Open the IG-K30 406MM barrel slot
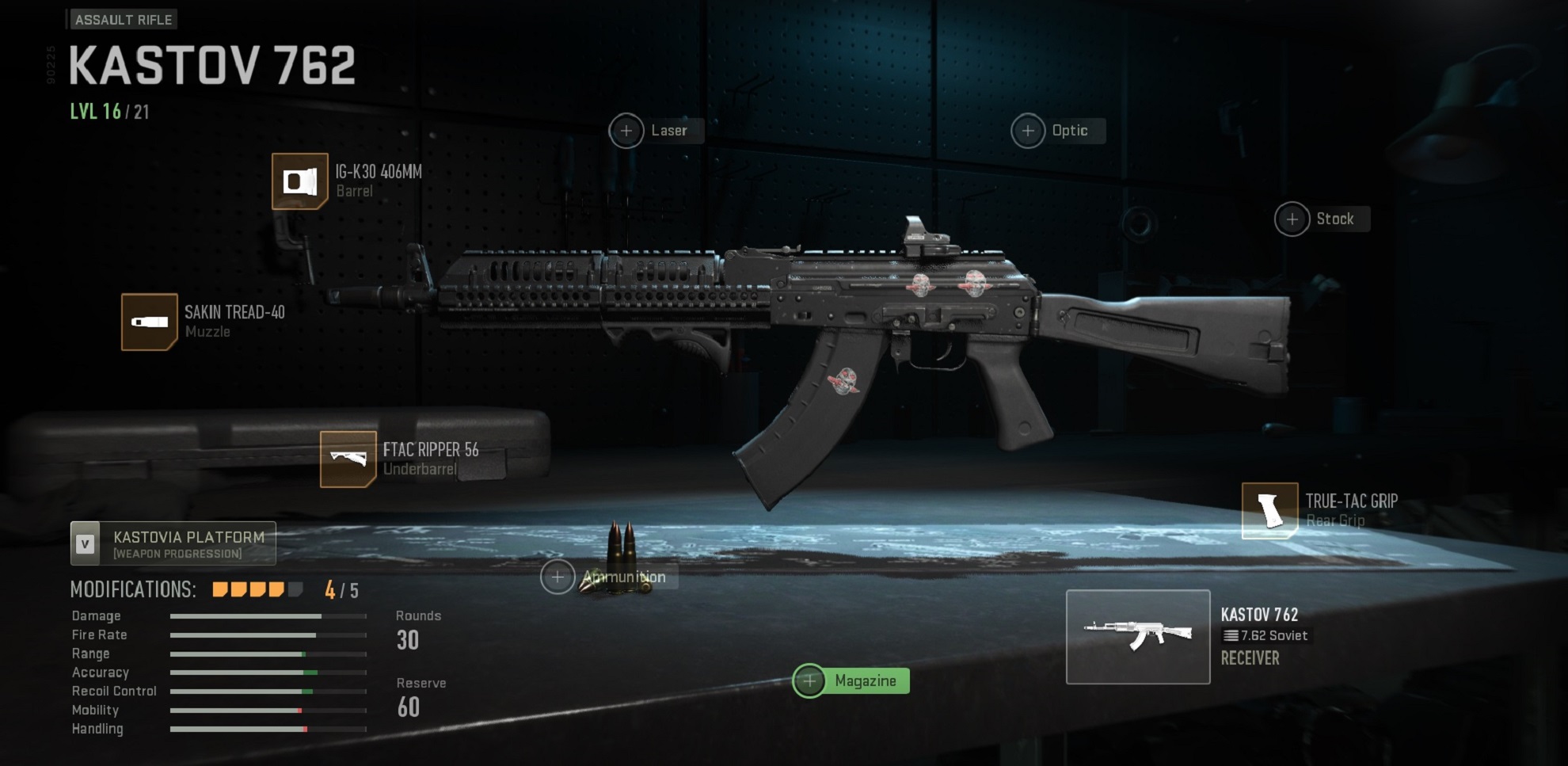 [299, 182]
